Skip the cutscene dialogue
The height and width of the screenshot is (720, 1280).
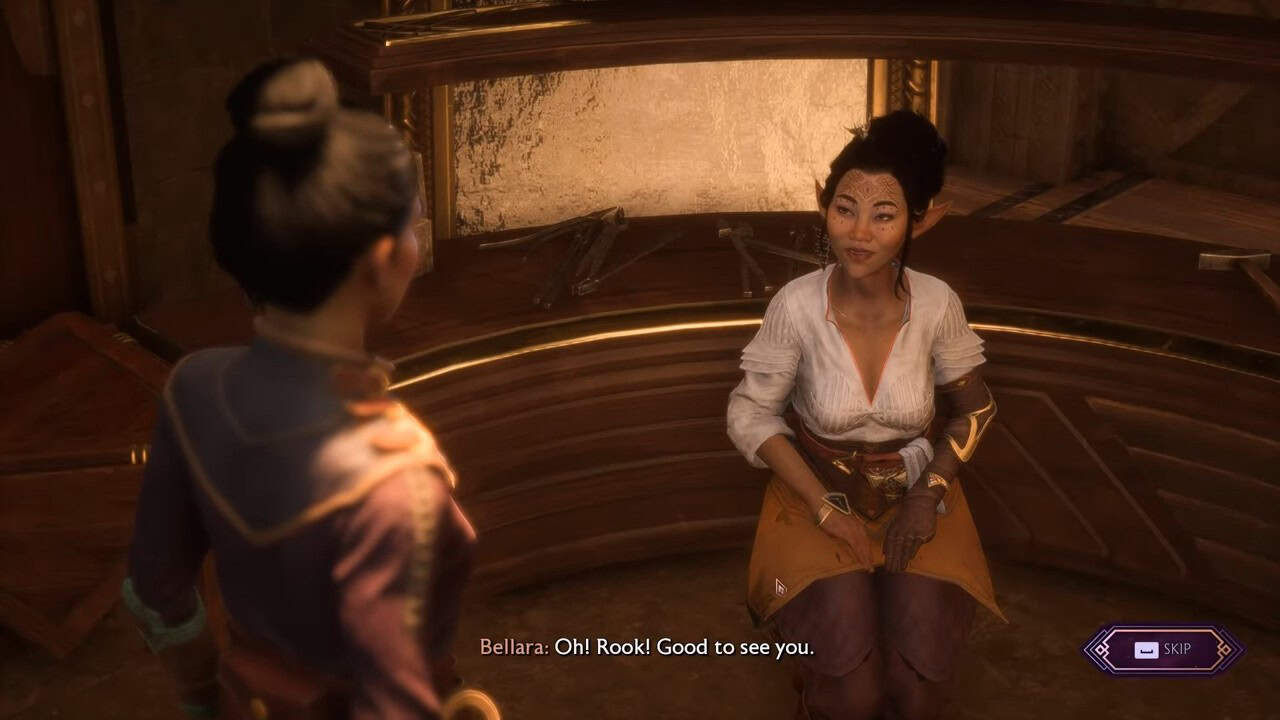click(x=1164, y=650)
